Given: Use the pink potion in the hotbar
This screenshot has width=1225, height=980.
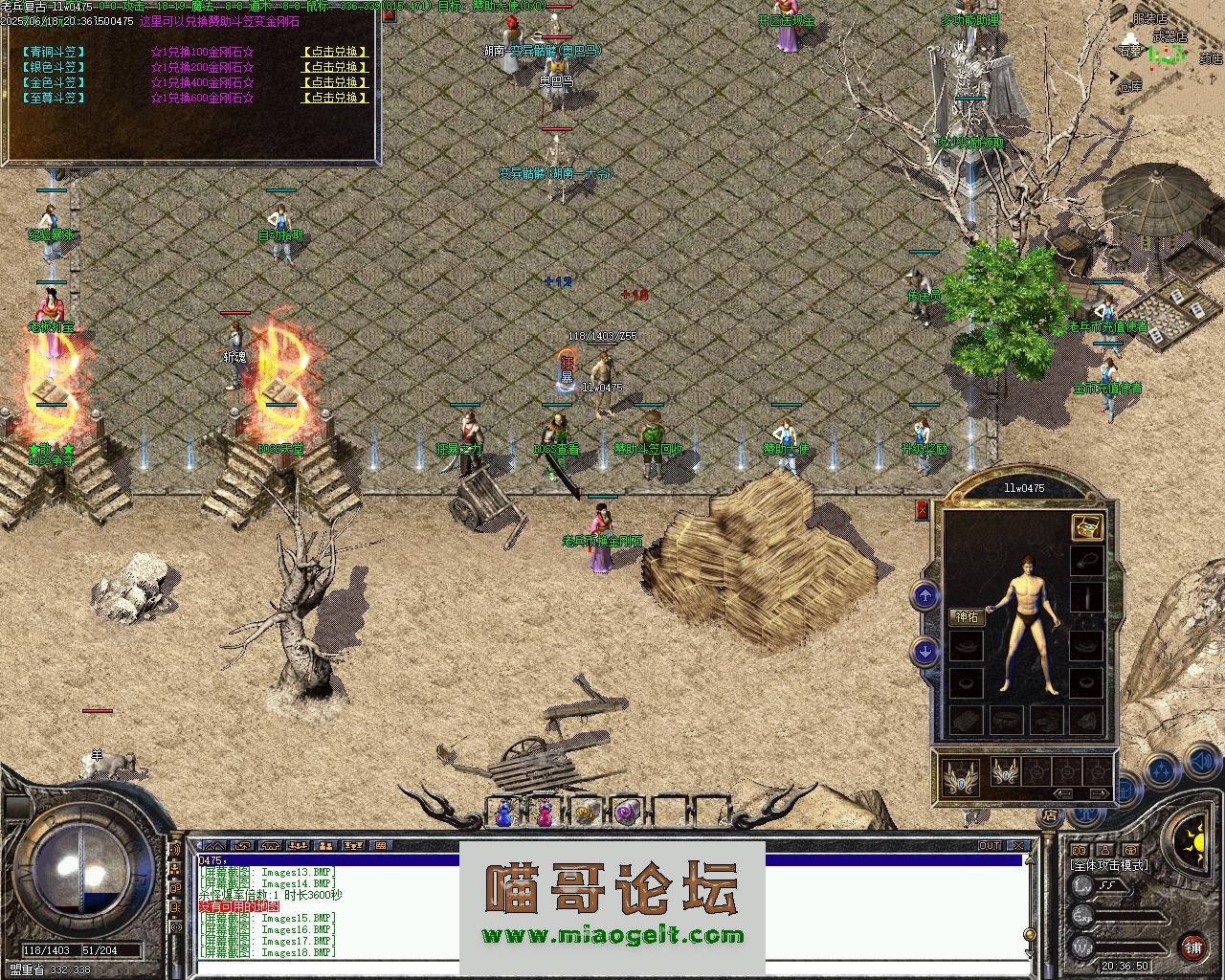Looking at the screenshot, I should (544, 813).
